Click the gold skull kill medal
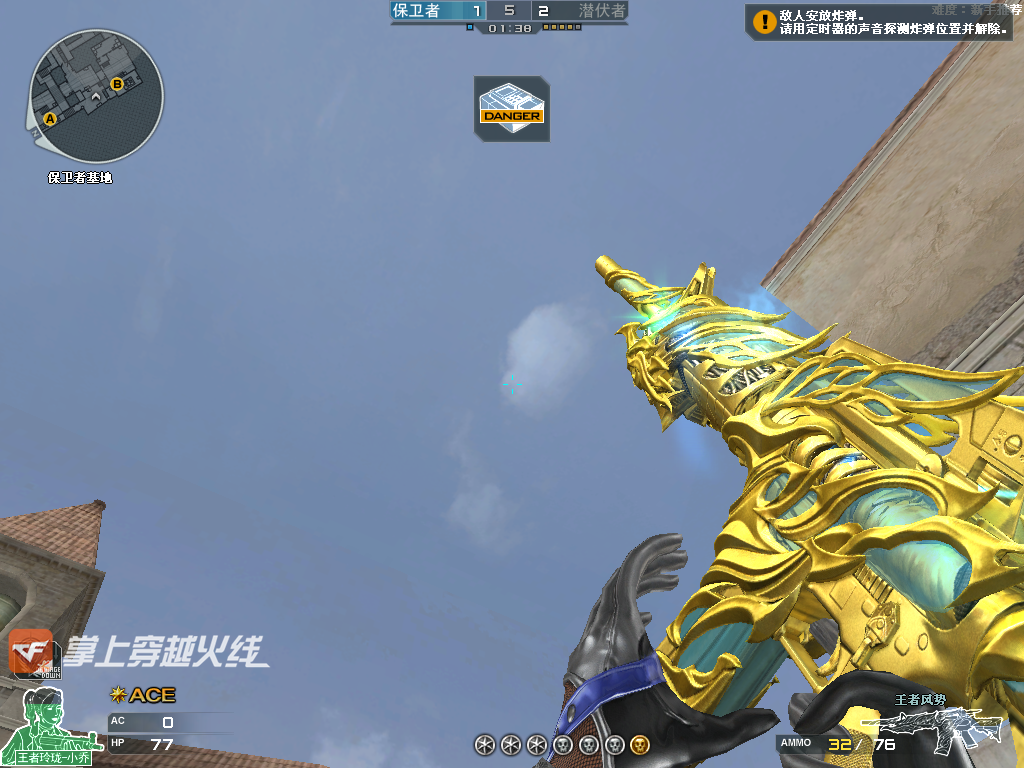The image size is (1024, 768). 640,744
